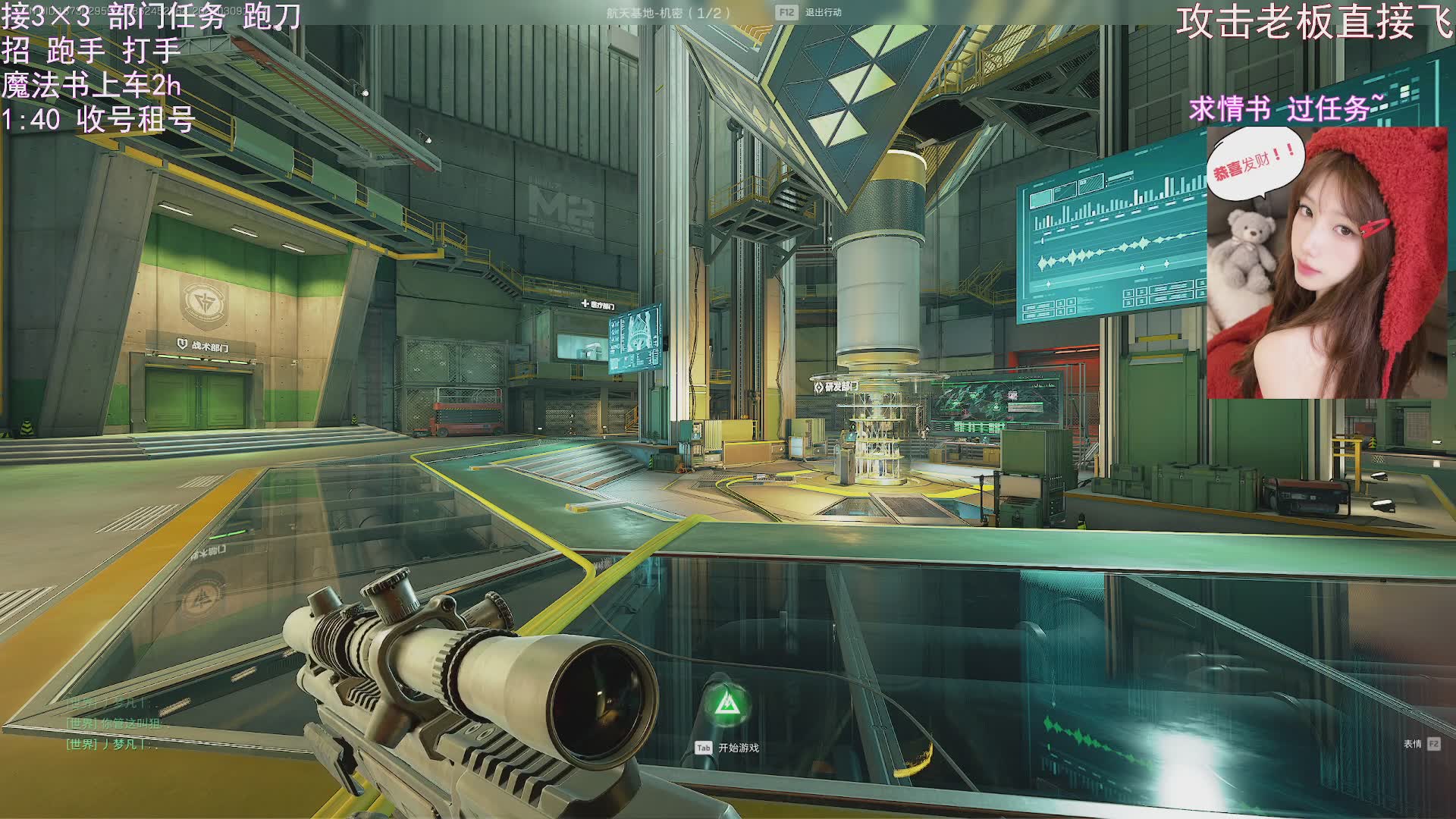This screenshot has width=1456, height=819.
Task: Click the streamer's webcam picture overlay
Action: (x=1326, y=262)
